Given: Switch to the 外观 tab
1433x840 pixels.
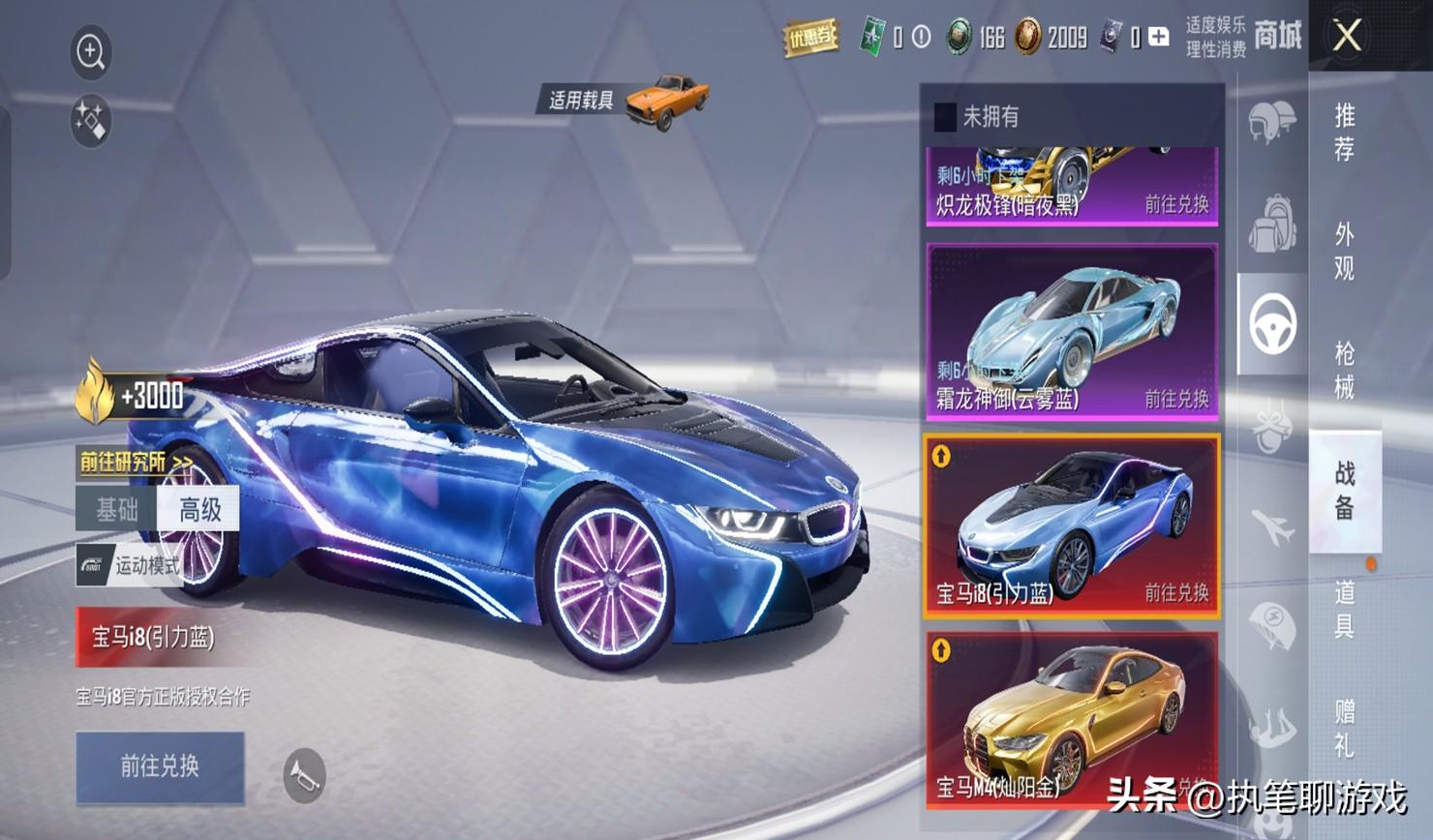Looking at the screenshot, I should [x=1344, y=251].
